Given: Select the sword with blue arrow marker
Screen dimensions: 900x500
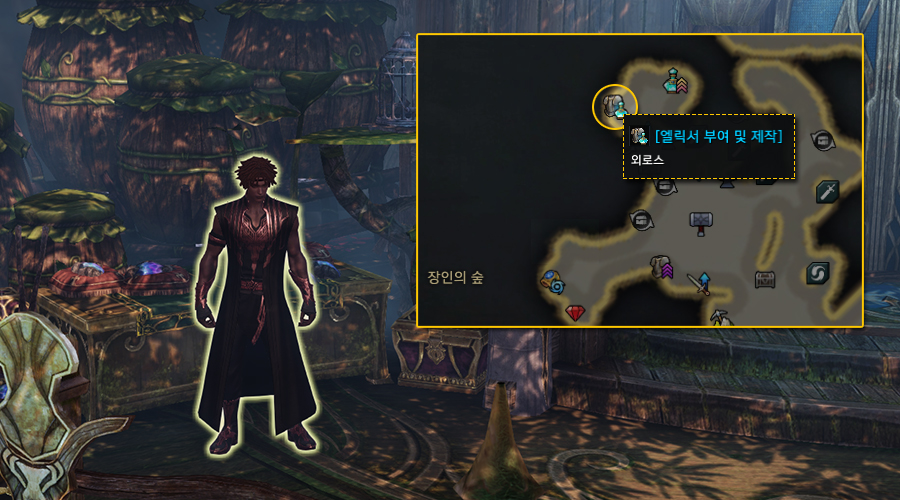Looking at the screenshot, I should (x=700, y=284).
